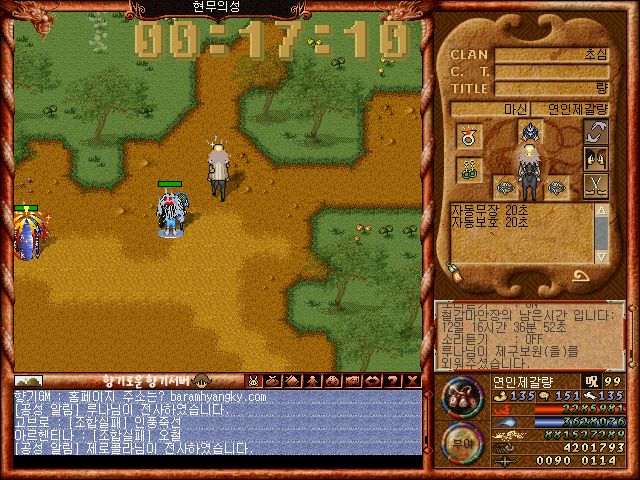Screen dimensions: 640x480
Task: Click the small landscape icon above chat
Action: tap(28, 380)
